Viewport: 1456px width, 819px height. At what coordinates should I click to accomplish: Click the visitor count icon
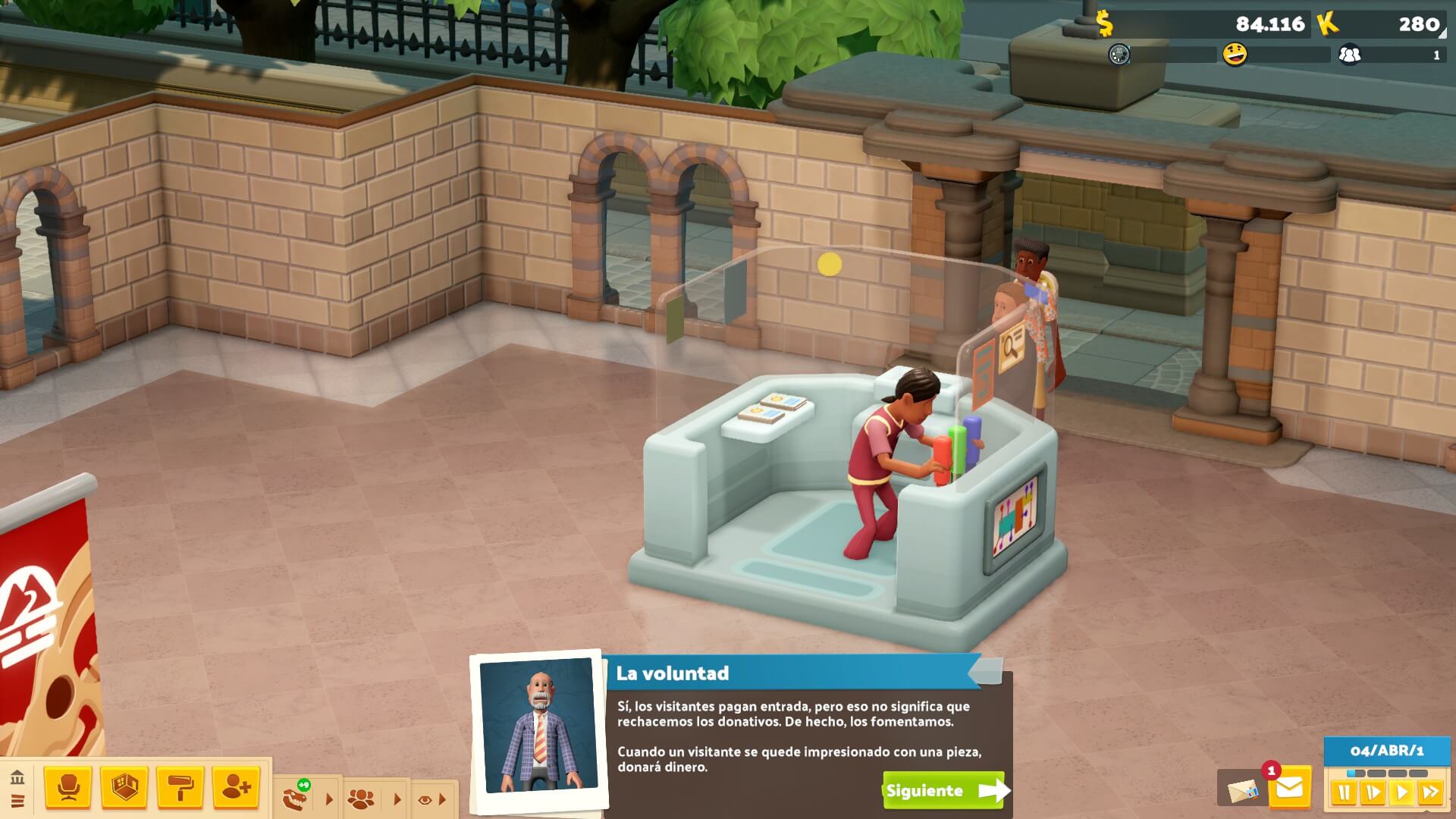point(1350,55)
